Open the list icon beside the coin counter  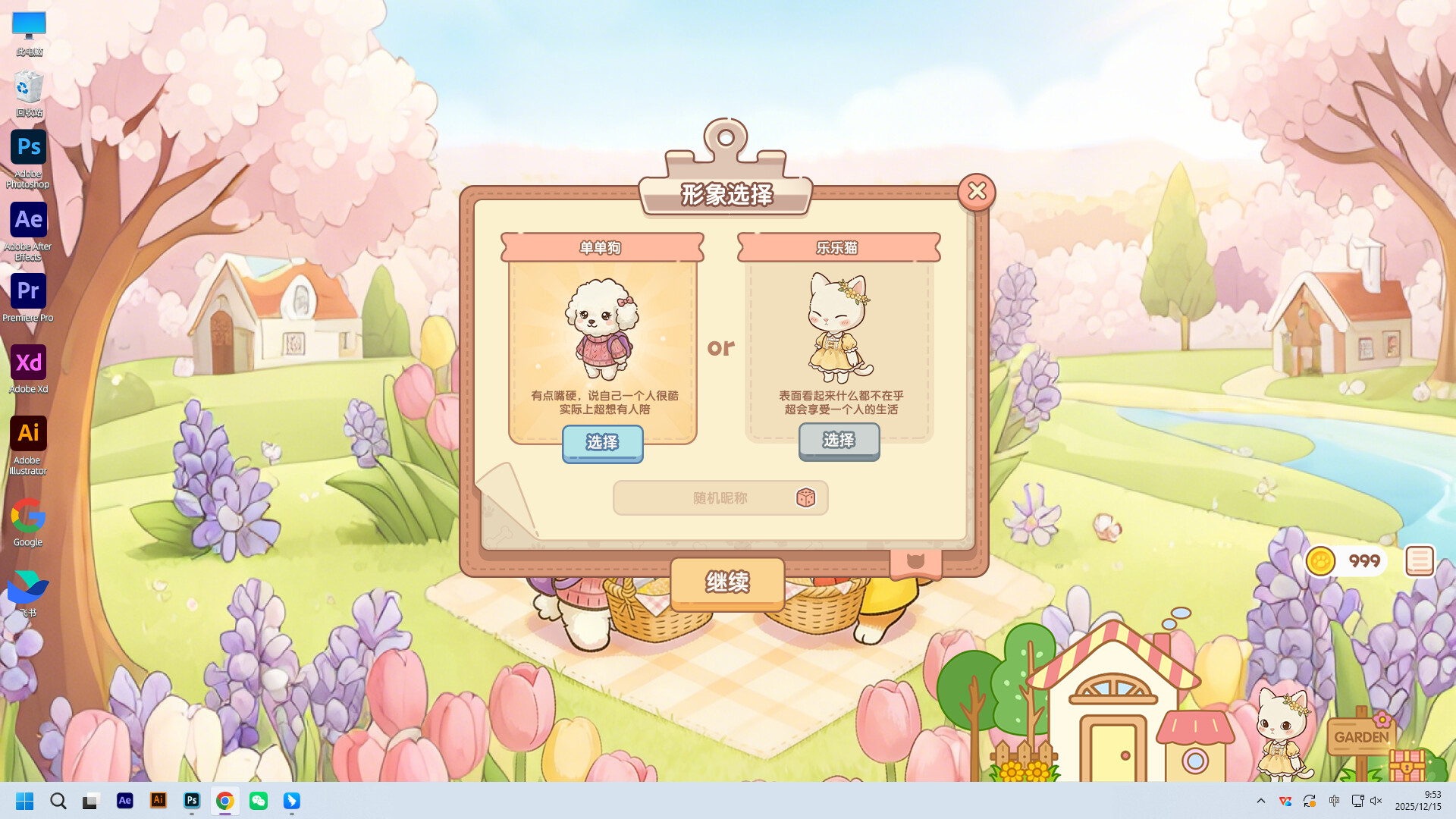[1419, 560]
